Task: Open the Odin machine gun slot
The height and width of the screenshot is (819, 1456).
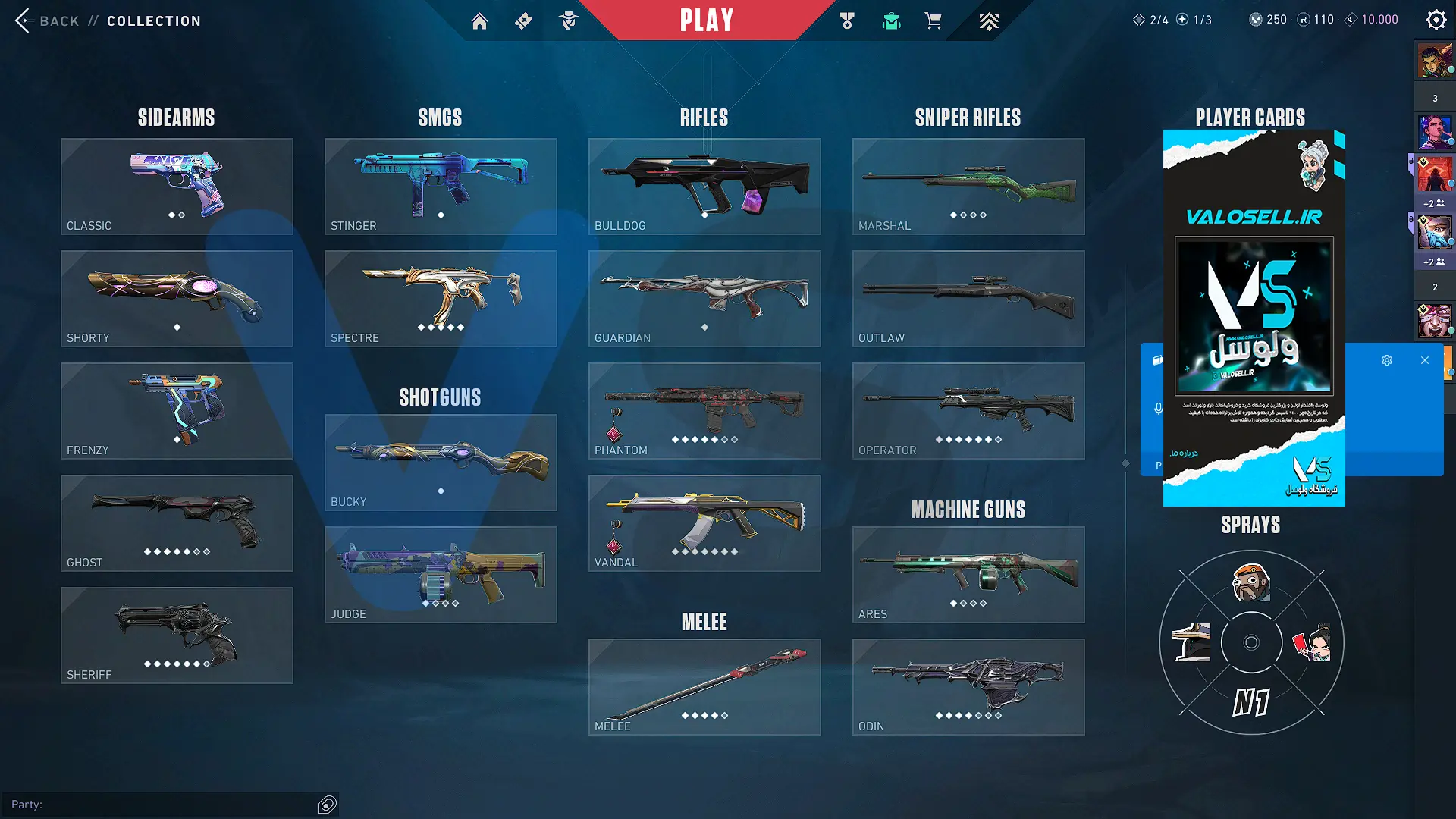Action: point(968,686)
